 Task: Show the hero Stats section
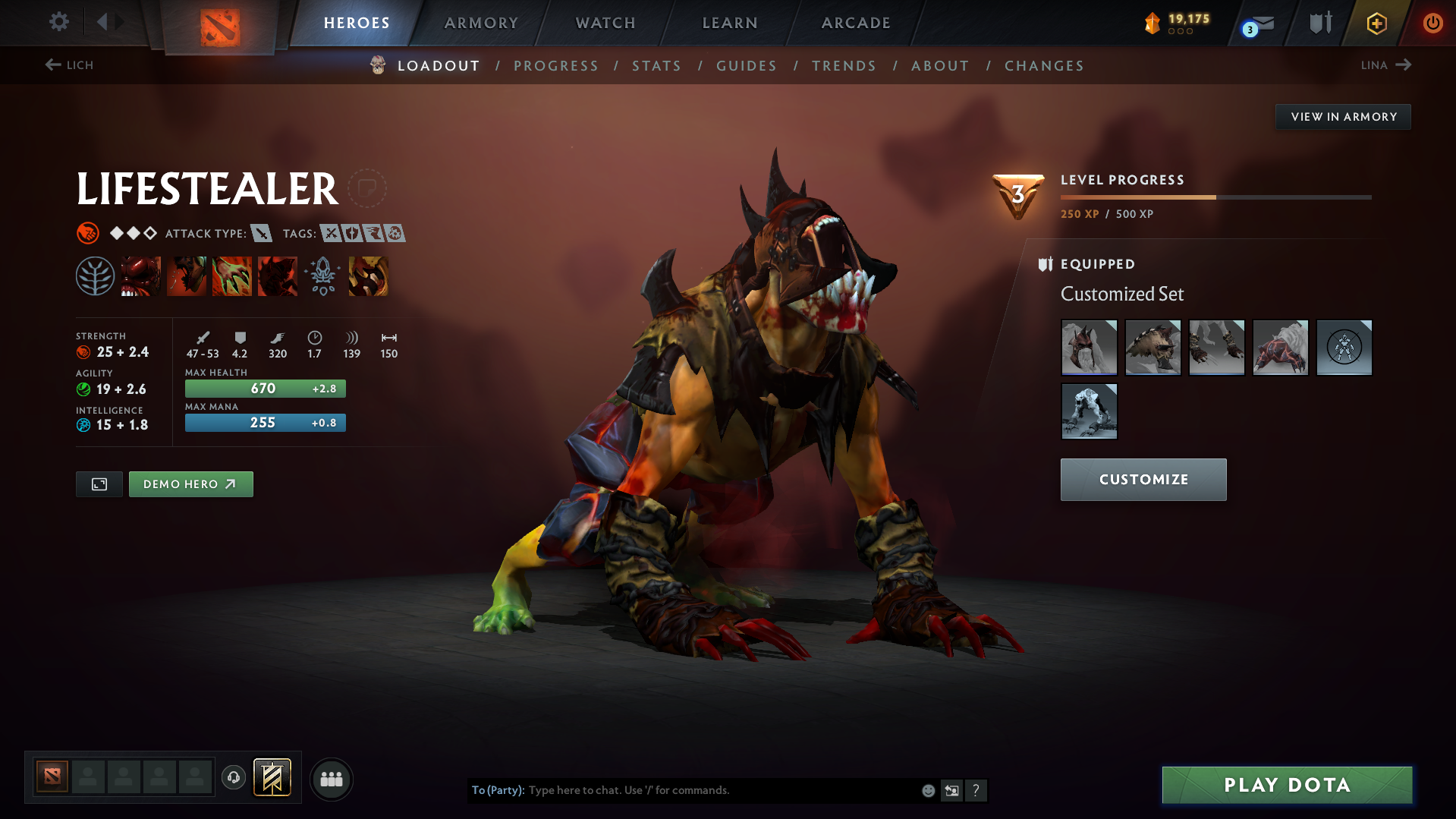tap(657, 66)
